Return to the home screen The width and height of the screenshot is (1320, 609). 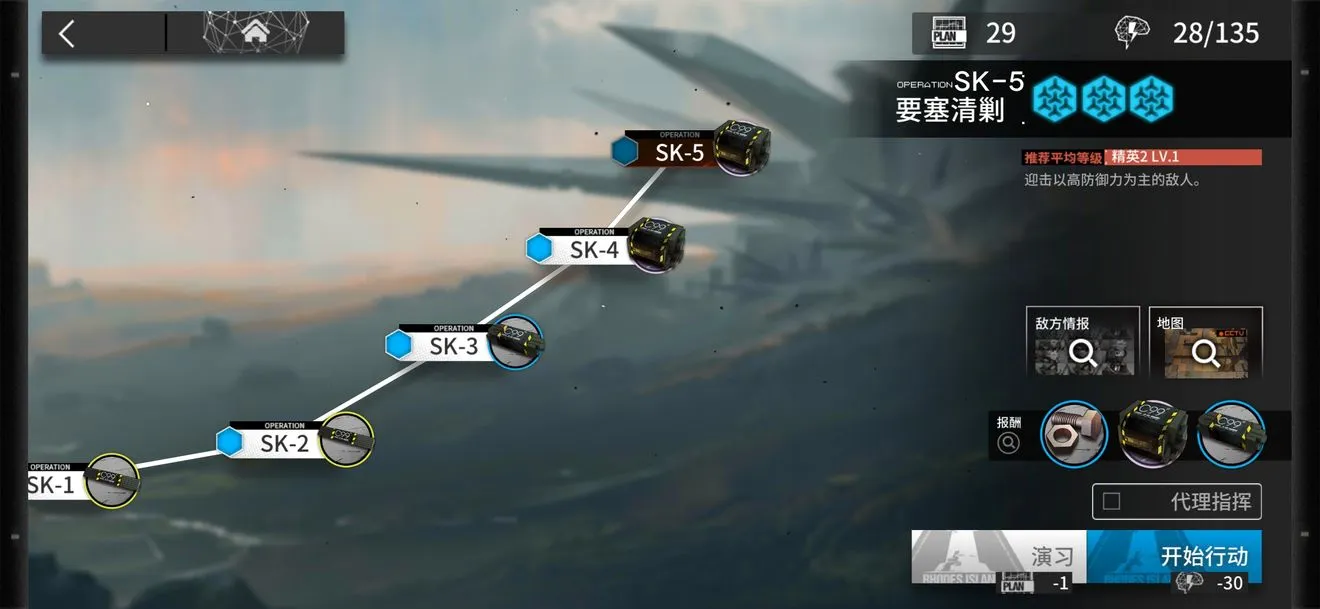click(x=256, y=34)
